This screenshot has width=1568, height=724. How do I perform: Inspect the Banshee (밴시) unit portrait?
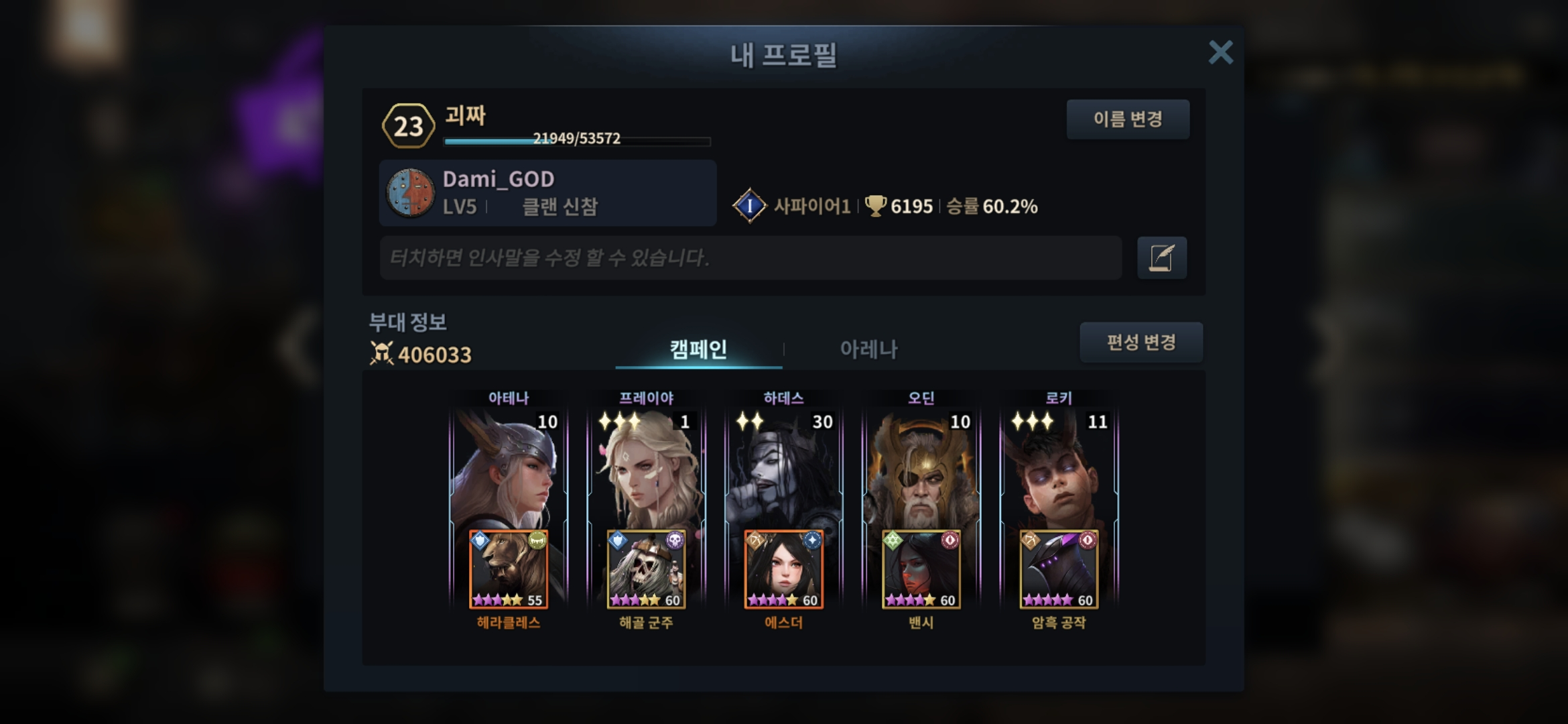pyautogui.click(x=921, y=570)
